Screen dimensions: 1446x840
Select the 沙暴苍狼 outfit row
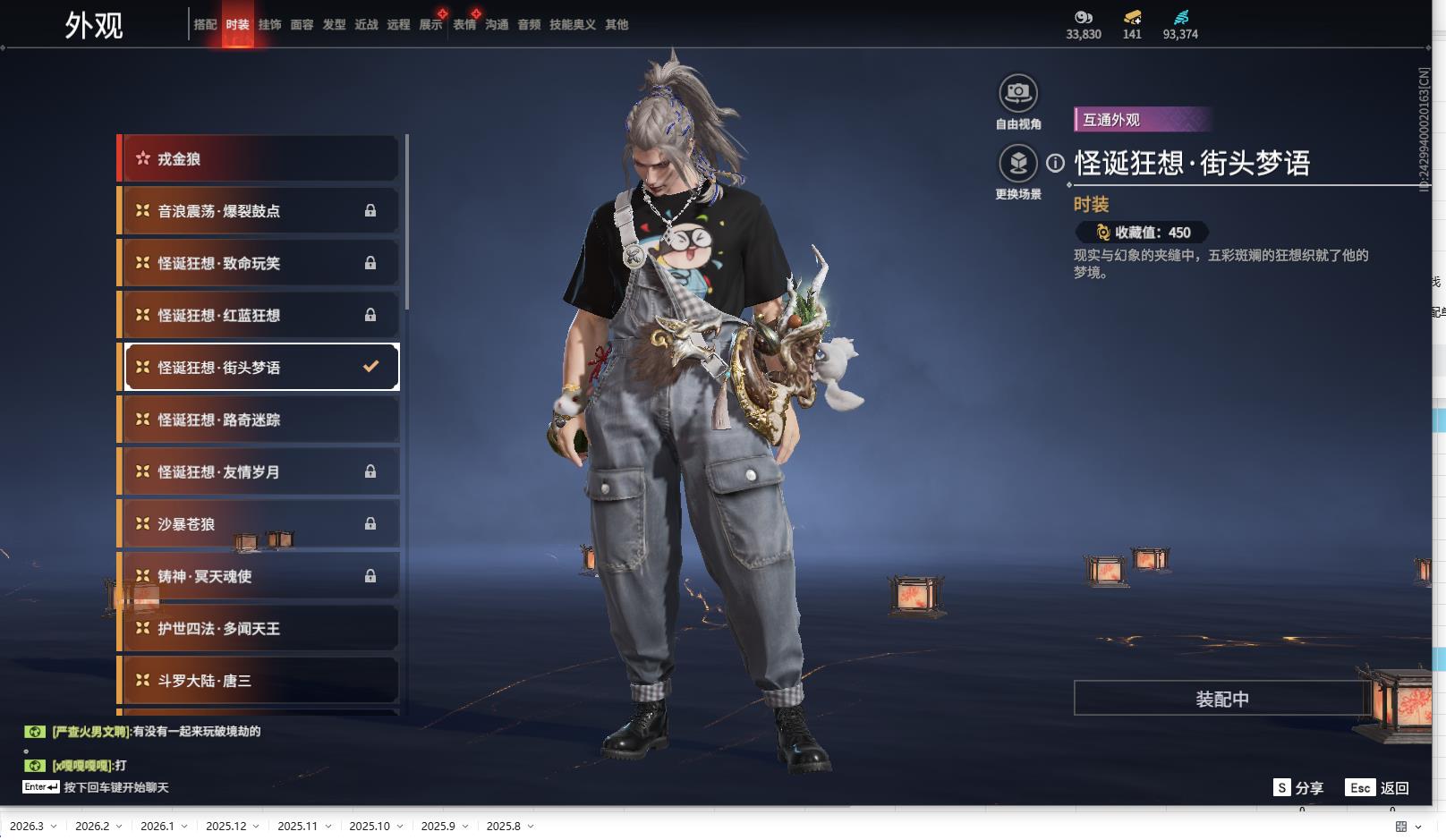[x=259, y=524]
